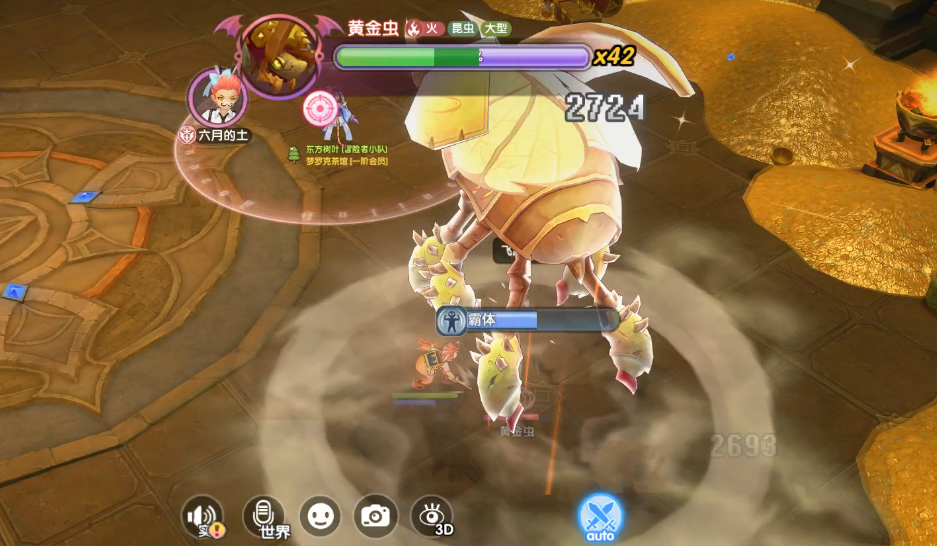Toggle the 3D eye view button
The height and width of the screenshot is (546, 937).
coord(432,516)
